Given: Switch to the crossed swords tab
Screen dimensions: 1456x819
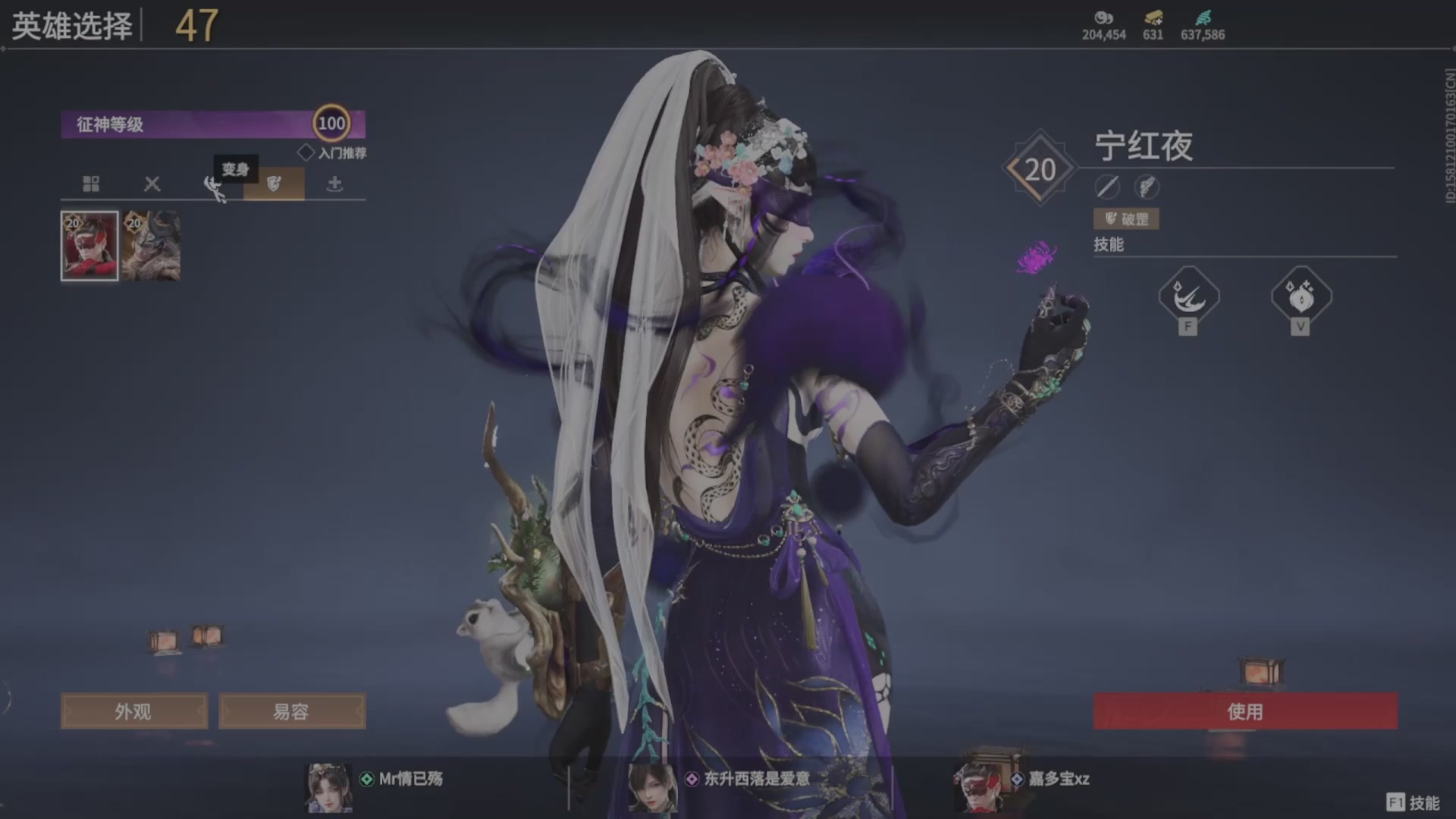Looking at the screenshot, I should click(x=152, y=184).
